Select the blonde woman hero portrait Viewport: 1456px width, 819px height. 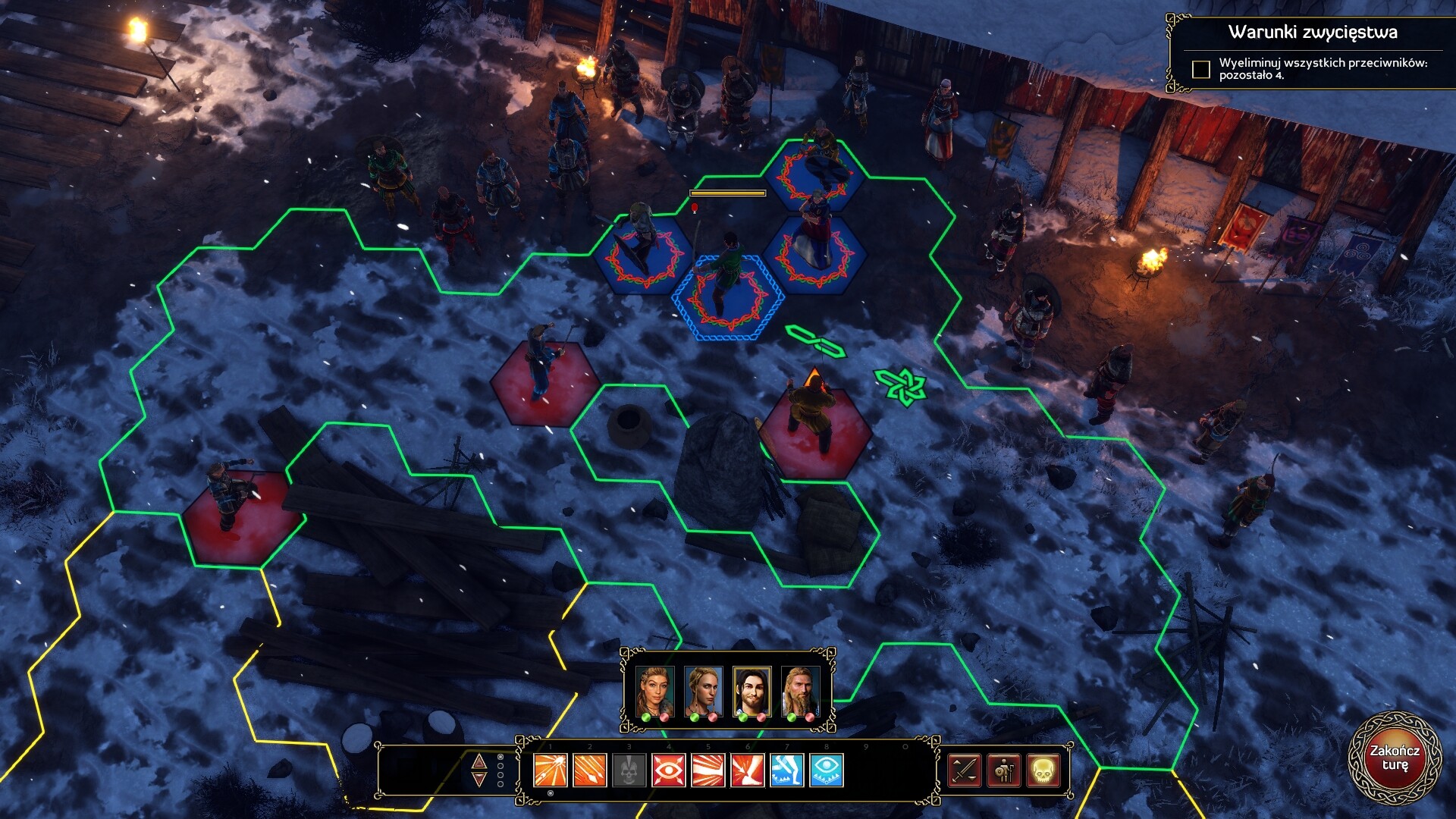(703, 691)
